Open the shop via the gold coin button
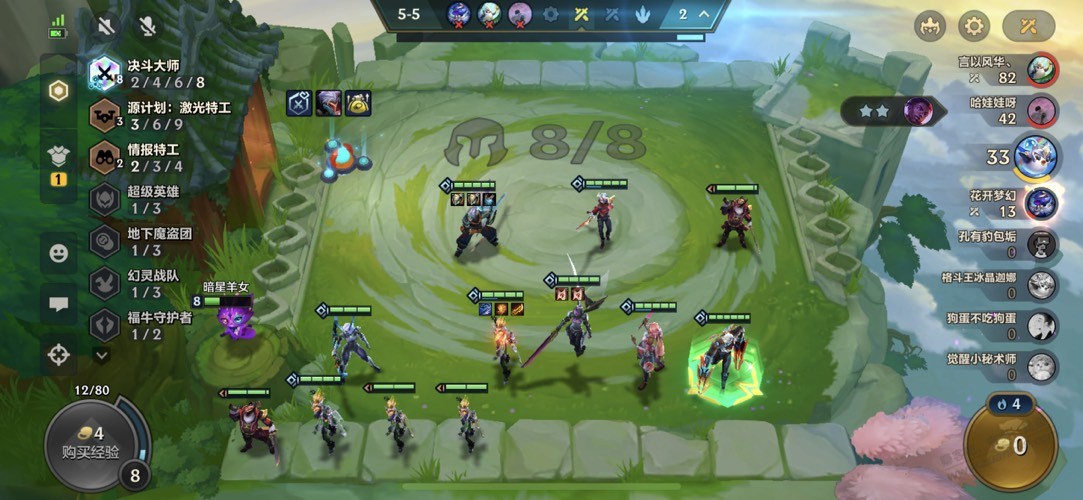Image resolution: width=1083 pixels, height=500 pixels. (x=1009, y=445)
